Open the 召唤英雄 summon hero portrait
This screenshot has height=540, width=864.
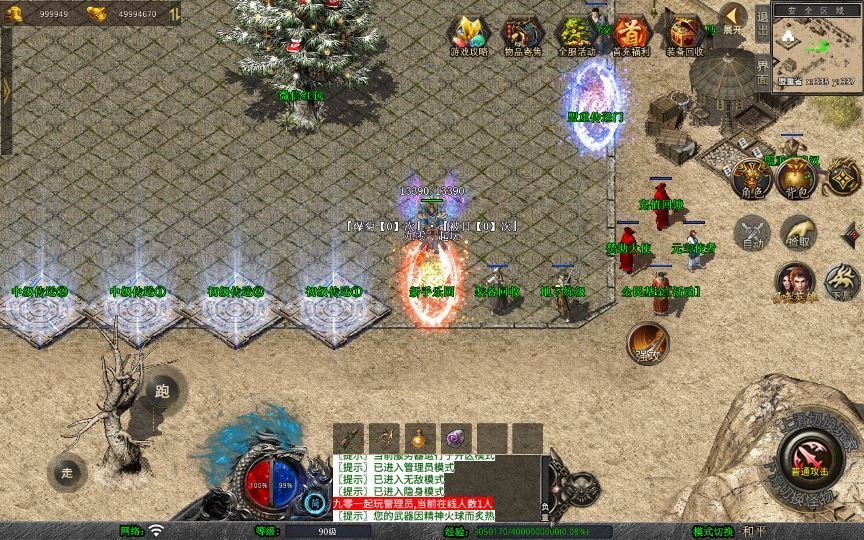(x=795, y=282)
